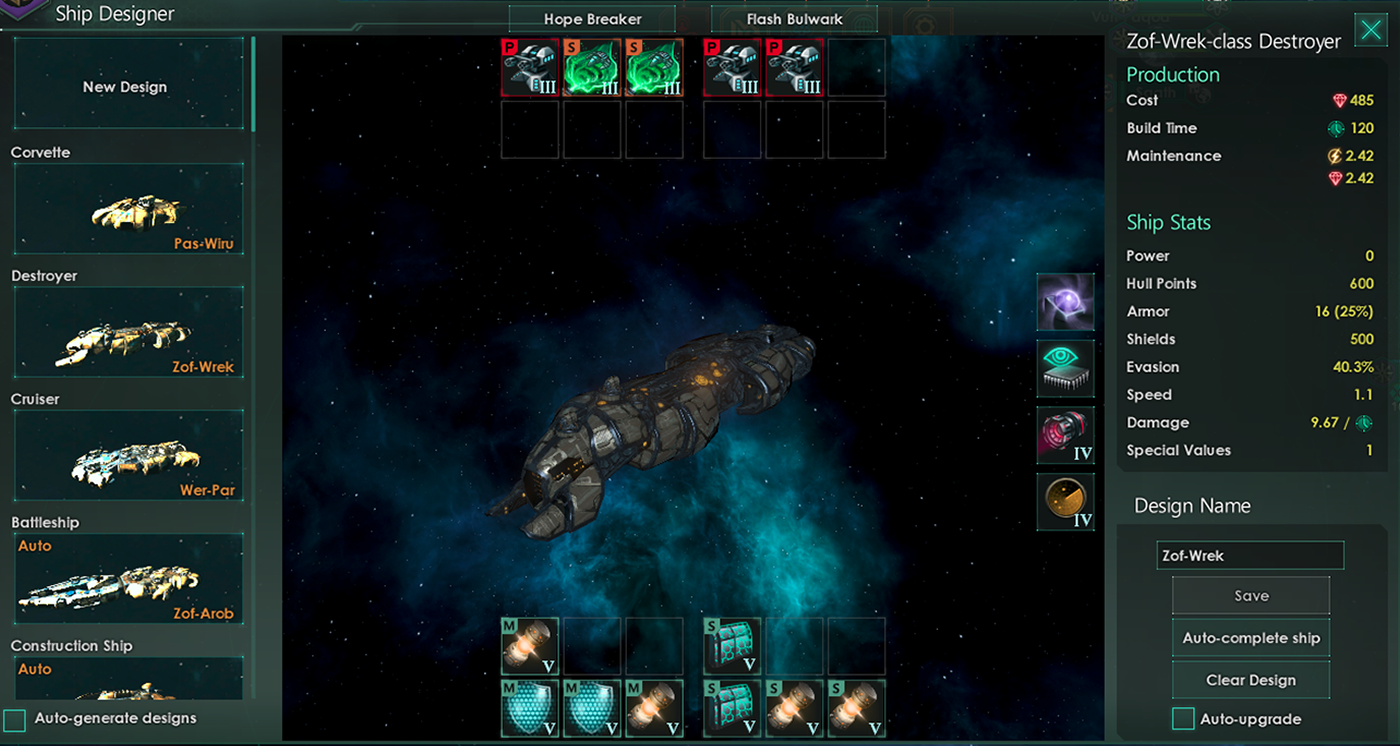This screenshot has width=1400, height=746.
Task: Clear Design with the button
Action: pyautogui.click(x=1251, y=680)
